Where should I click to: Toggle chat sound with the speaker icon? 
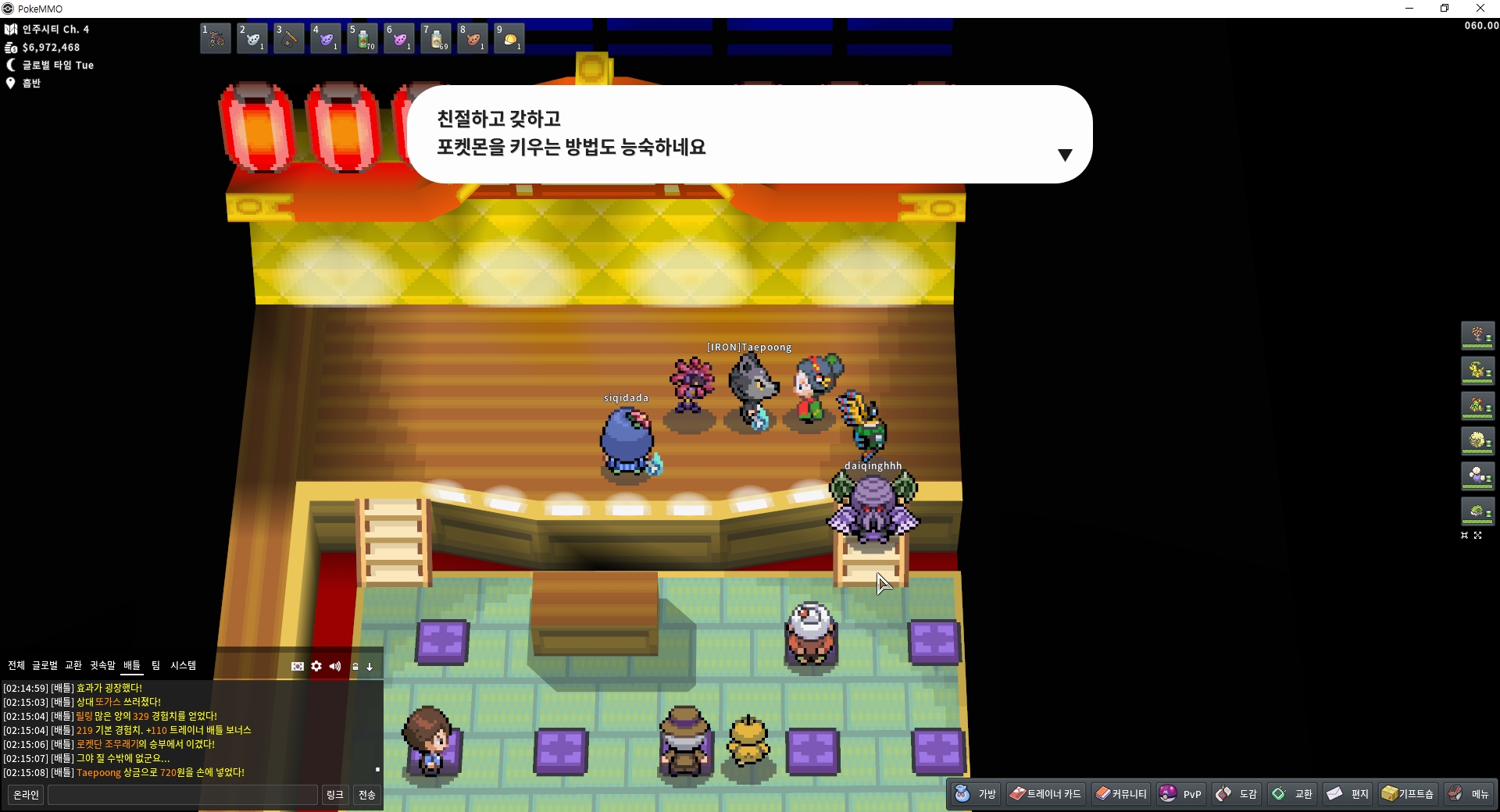tap(335, 666)
